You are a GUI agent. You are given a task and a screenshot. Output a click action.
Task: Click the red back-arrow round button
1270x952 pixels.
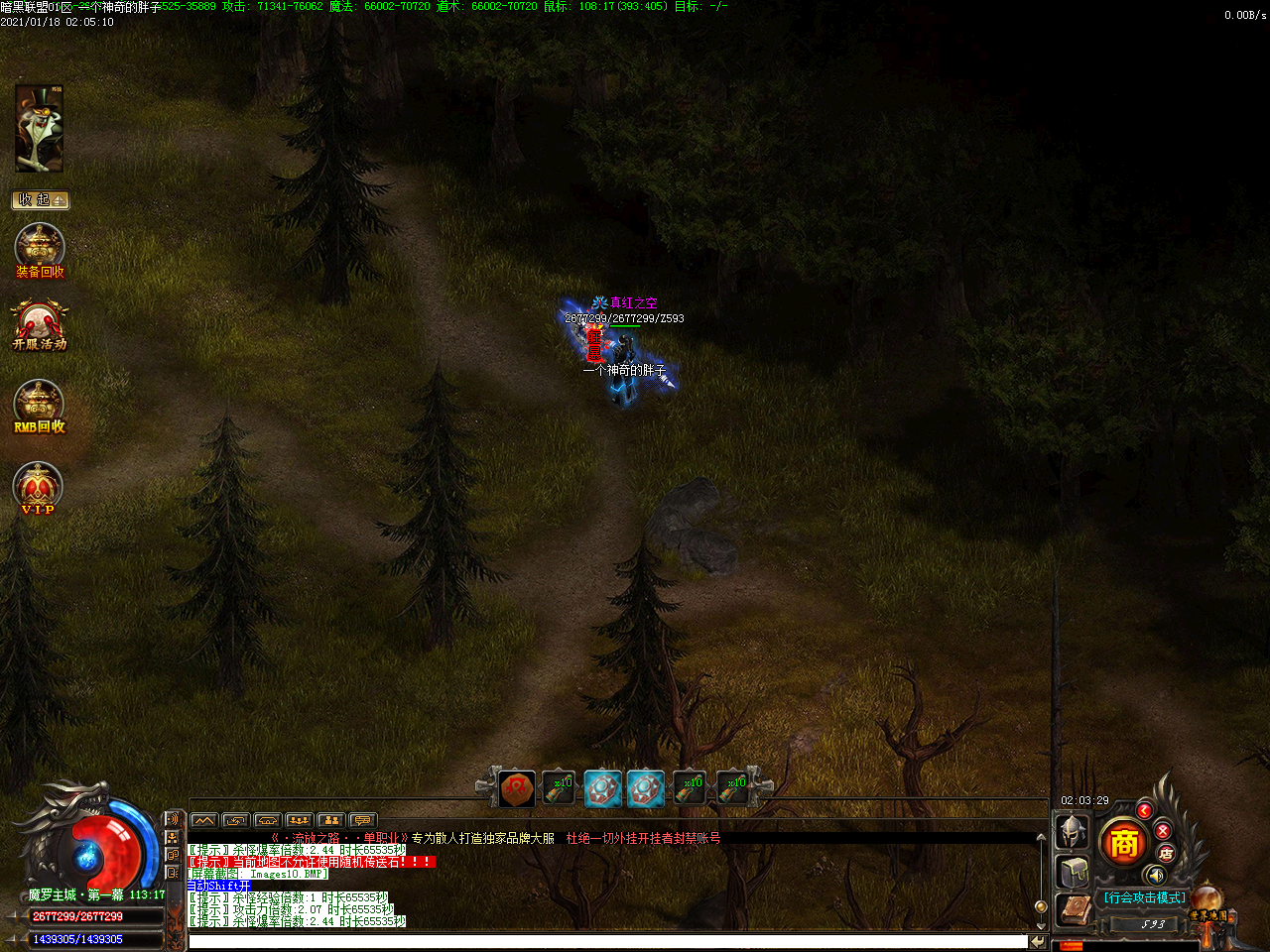click(x=1144, y=810)
